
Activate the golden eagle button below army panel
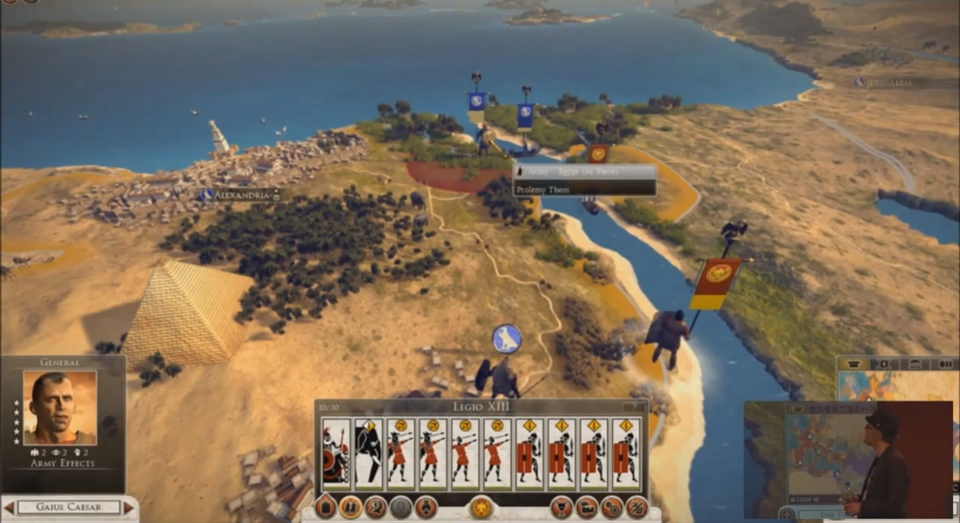click(481, 508)
